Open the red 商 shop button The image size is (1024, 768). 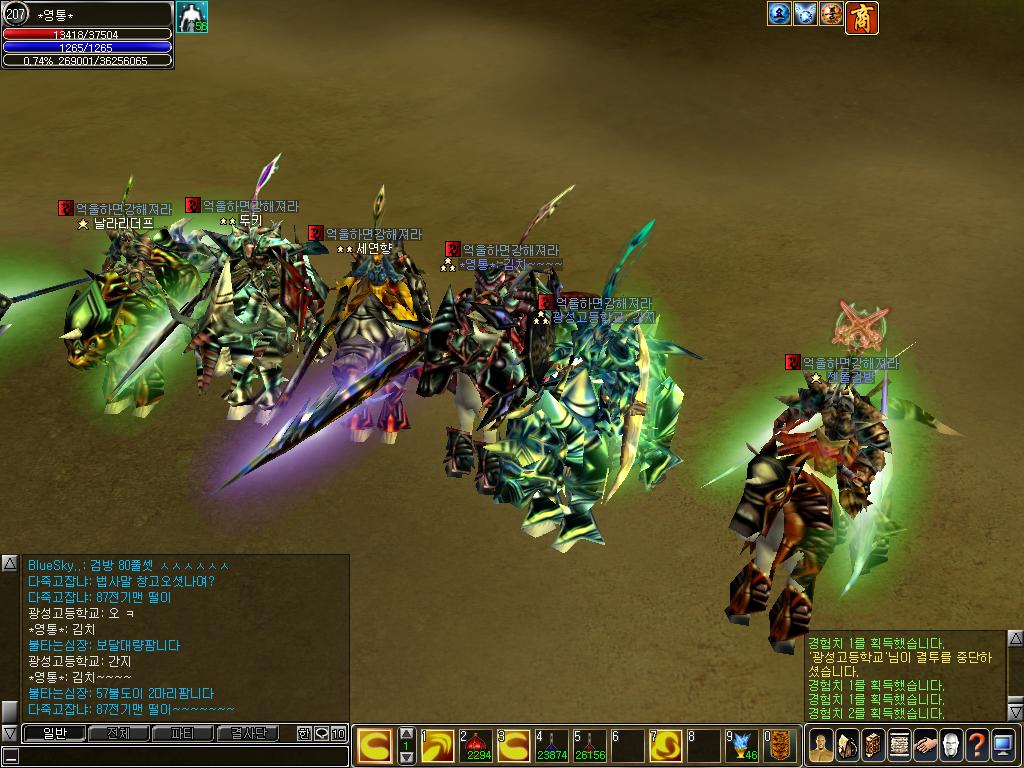click(x=862, y=17)
